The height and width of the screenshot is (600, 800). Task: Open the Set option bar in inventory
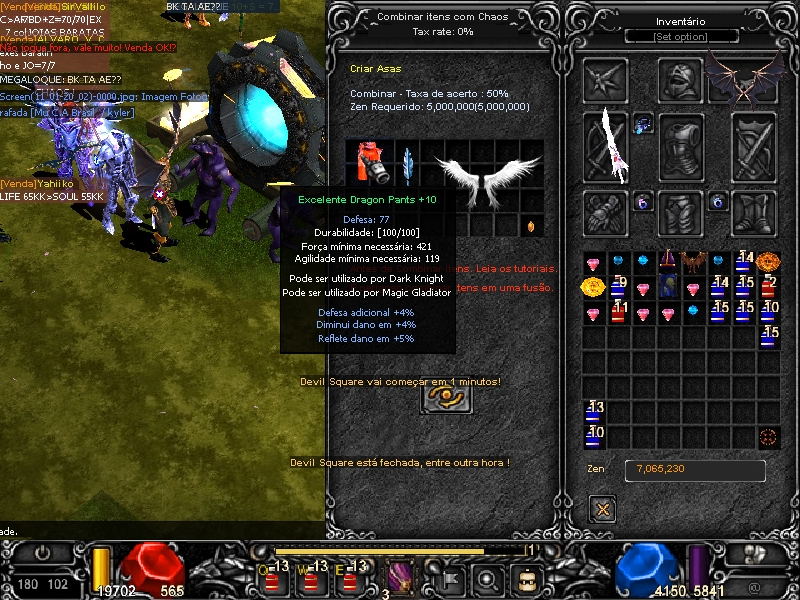pyautogui.click(x=681, y=37)
